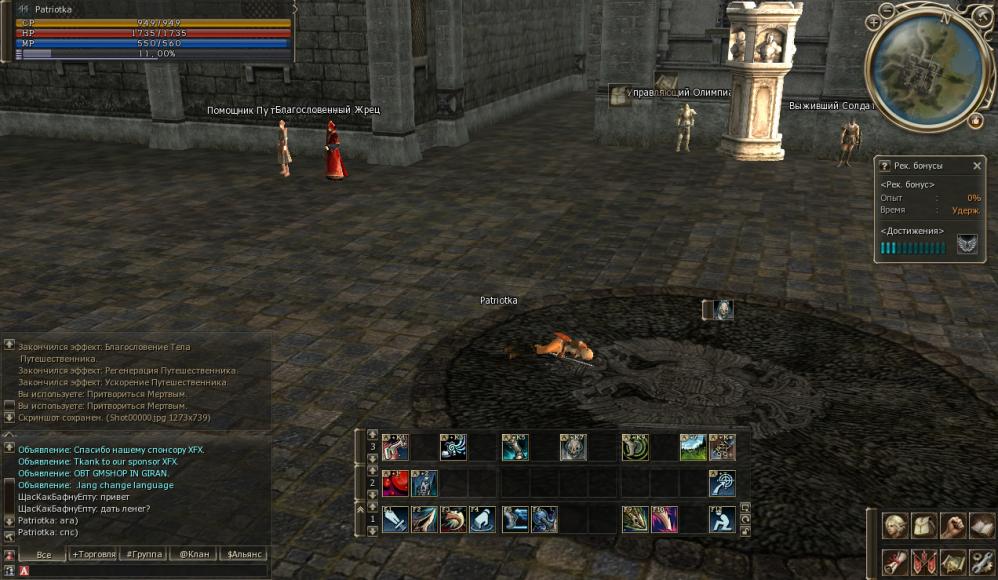
Task: Use the red potion in hotbar row 2
Action: point(395,483)
